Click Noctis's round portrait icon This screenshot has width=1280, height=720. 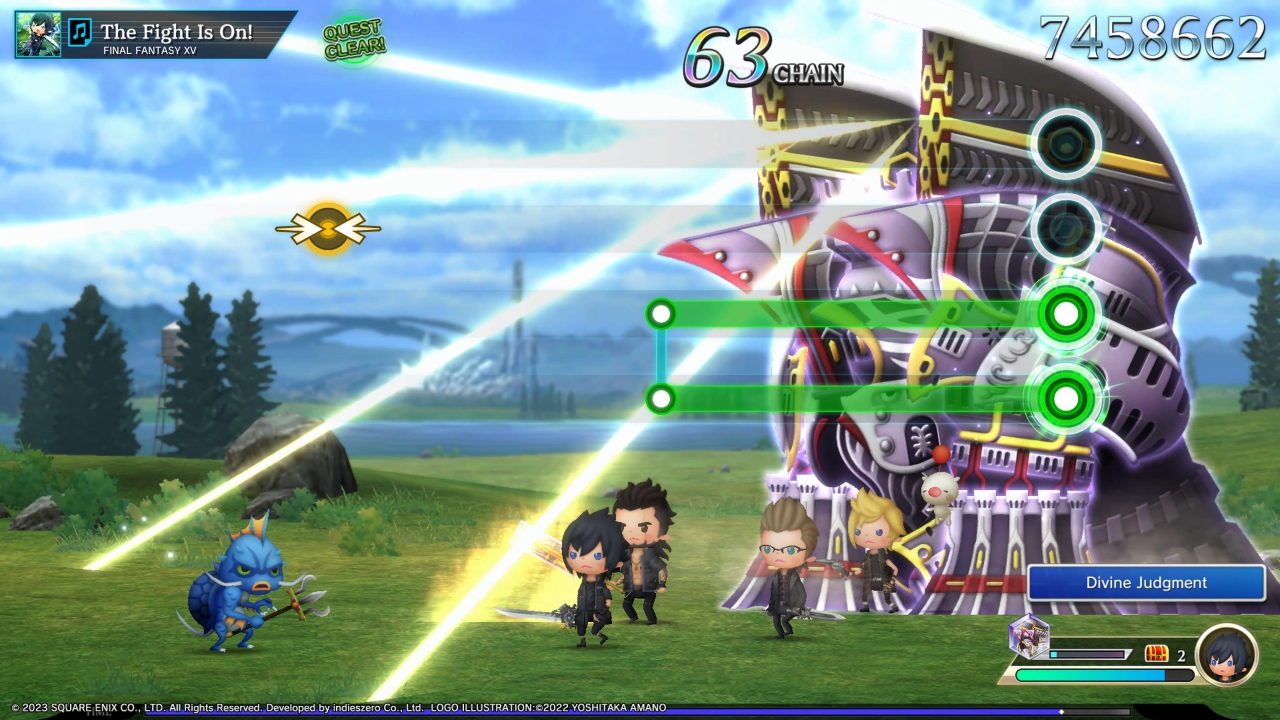(x=1226, y=655)
